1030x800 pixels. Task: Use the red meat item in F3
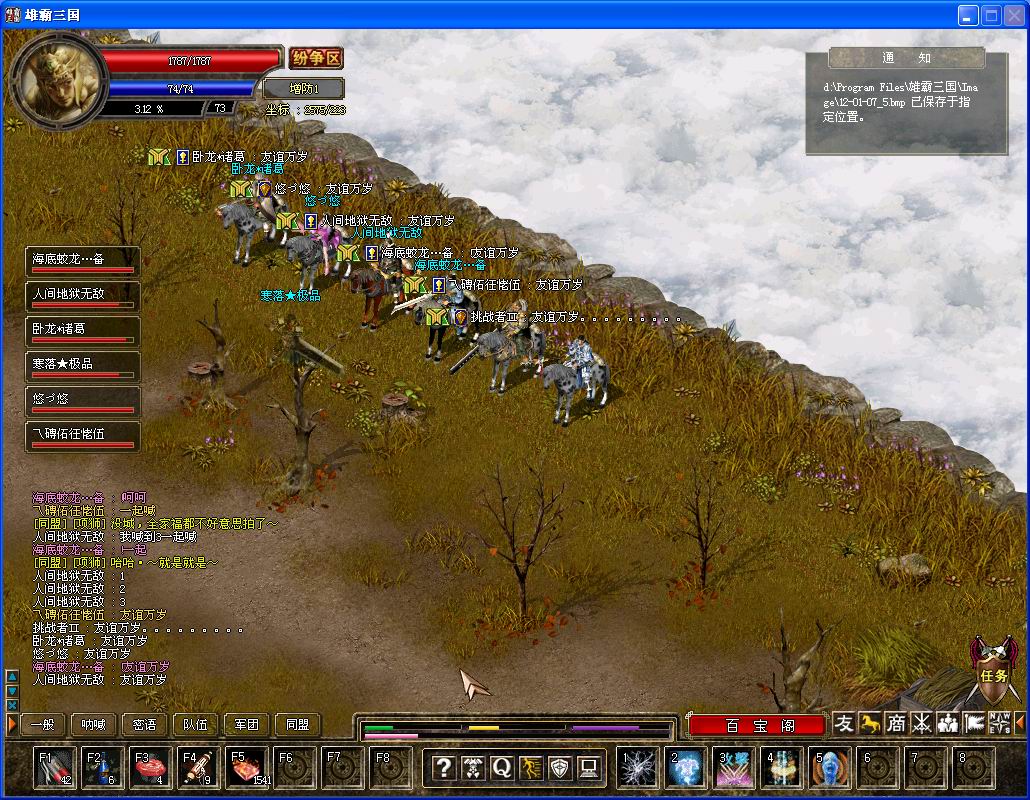(x=150, y=768)
